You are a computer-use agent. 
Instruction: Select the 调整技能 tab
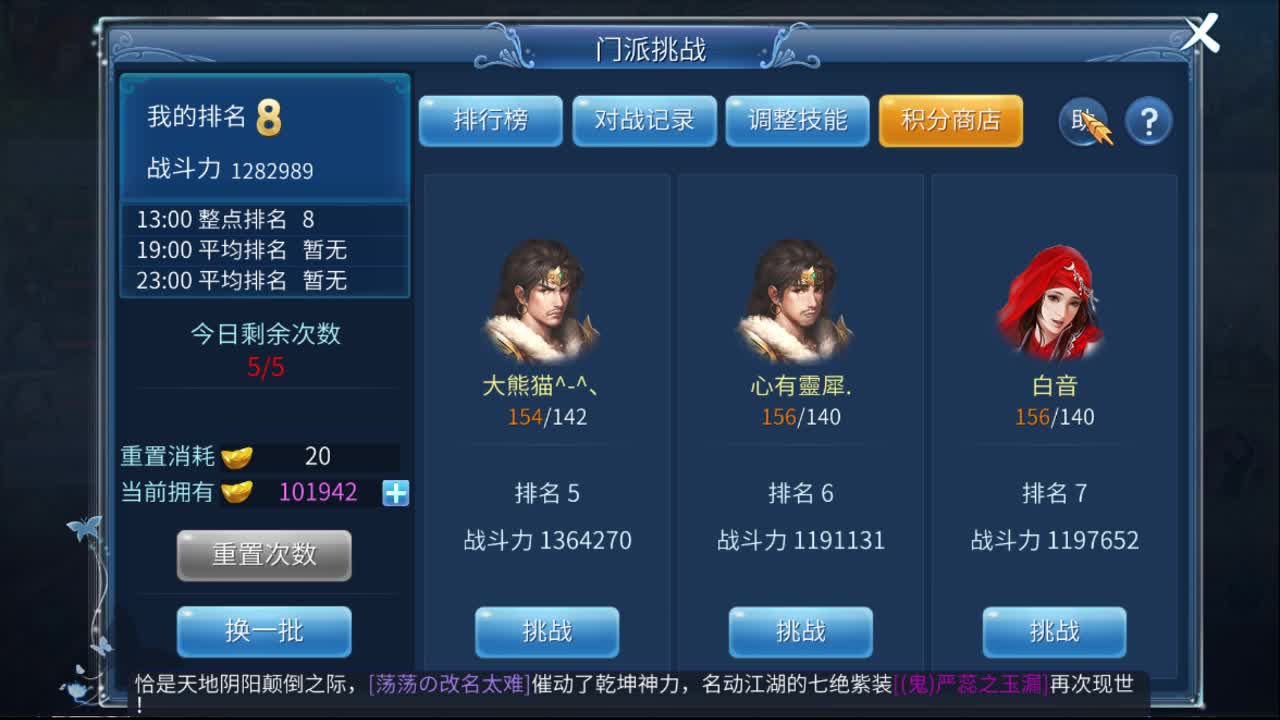(797, 120)
